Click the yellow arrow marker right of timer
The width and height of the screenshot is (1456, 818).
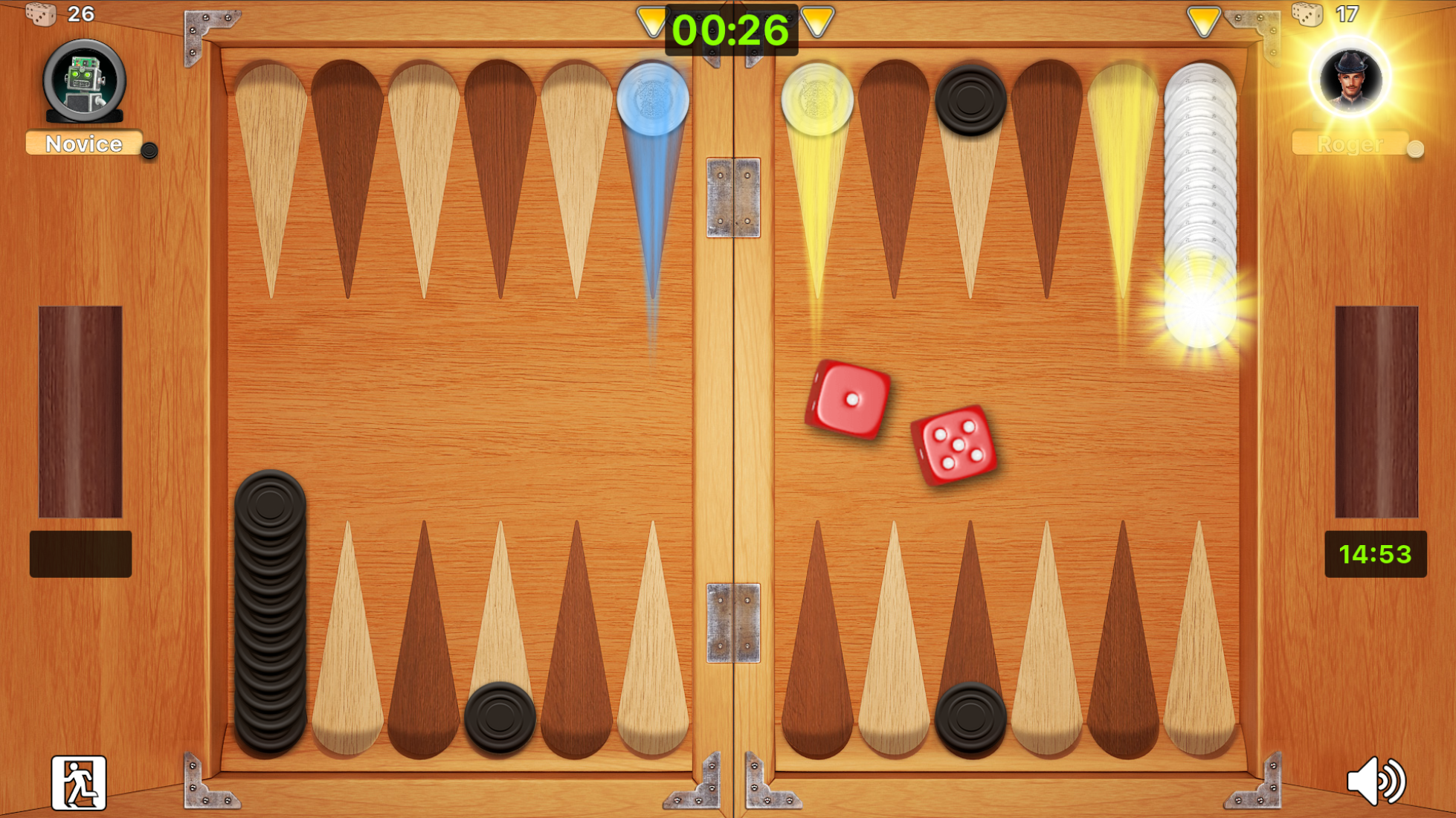[818, 22]
